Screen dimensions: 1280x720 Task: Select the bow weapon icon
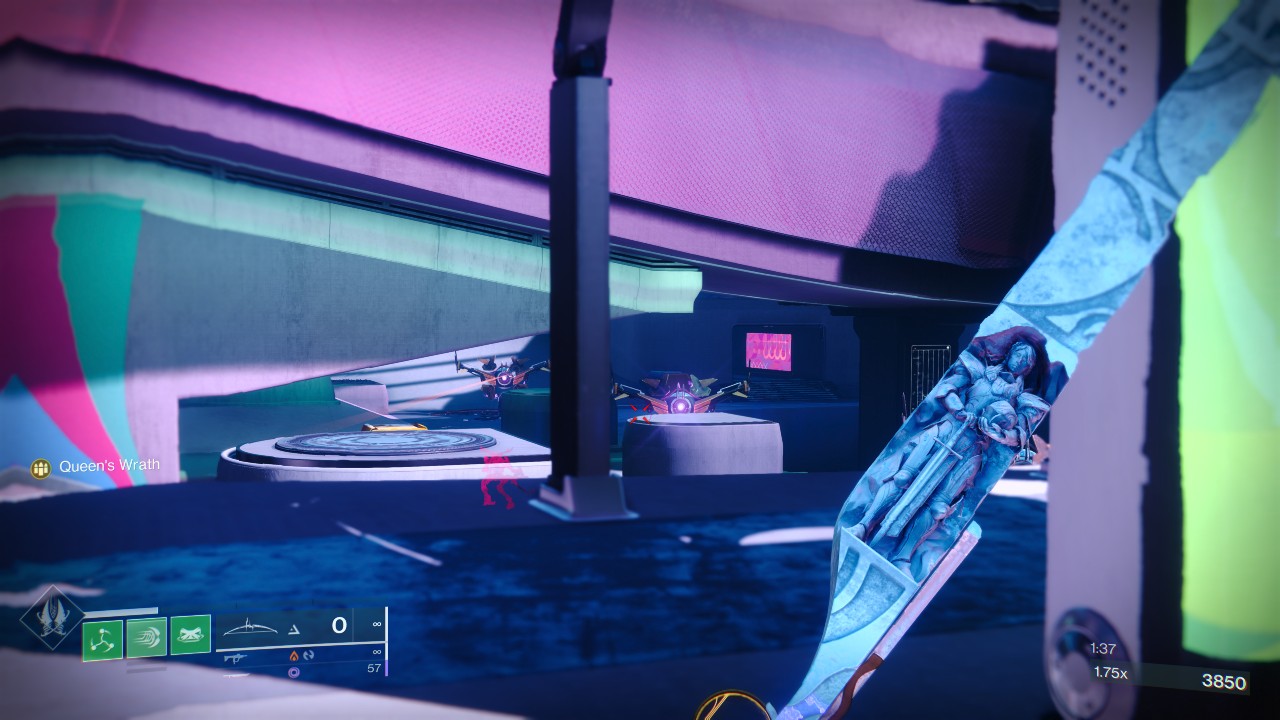click(x=248, y=627)
